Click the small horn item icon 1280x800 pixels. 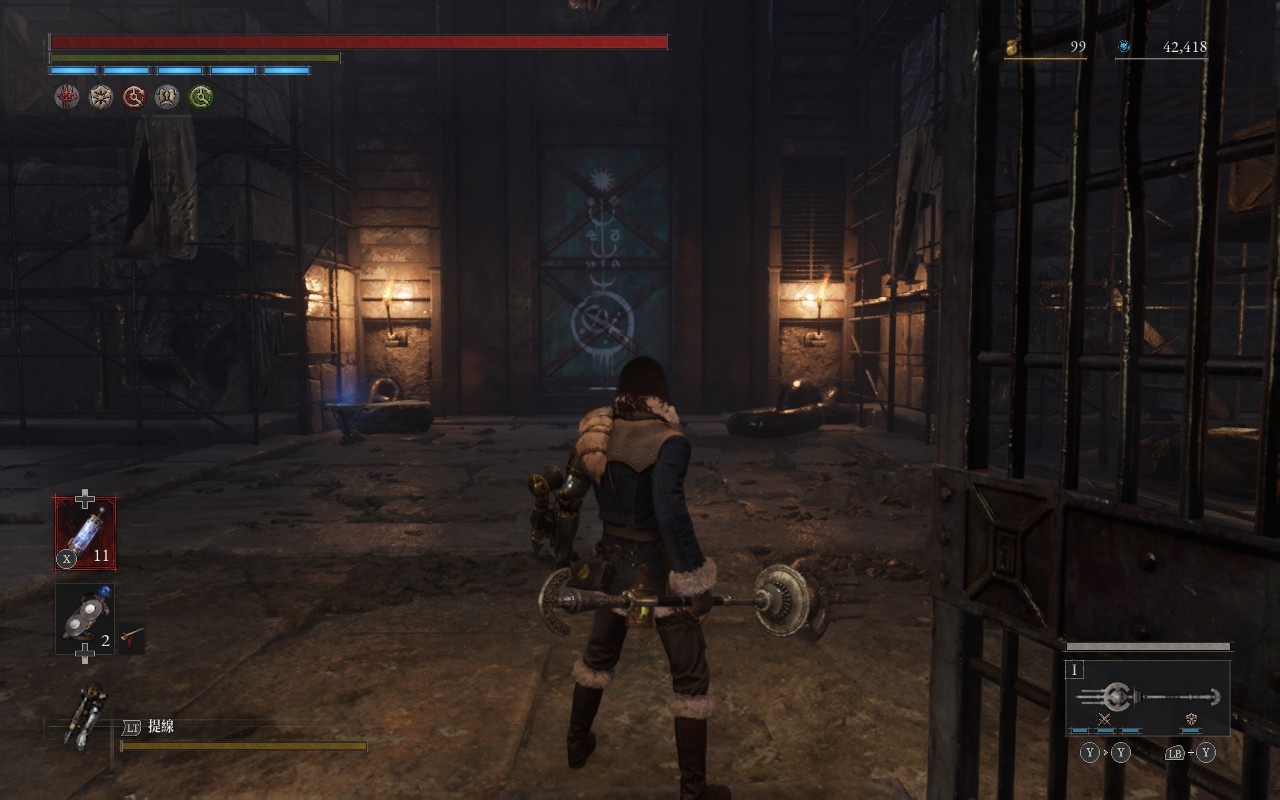(133, 635)
